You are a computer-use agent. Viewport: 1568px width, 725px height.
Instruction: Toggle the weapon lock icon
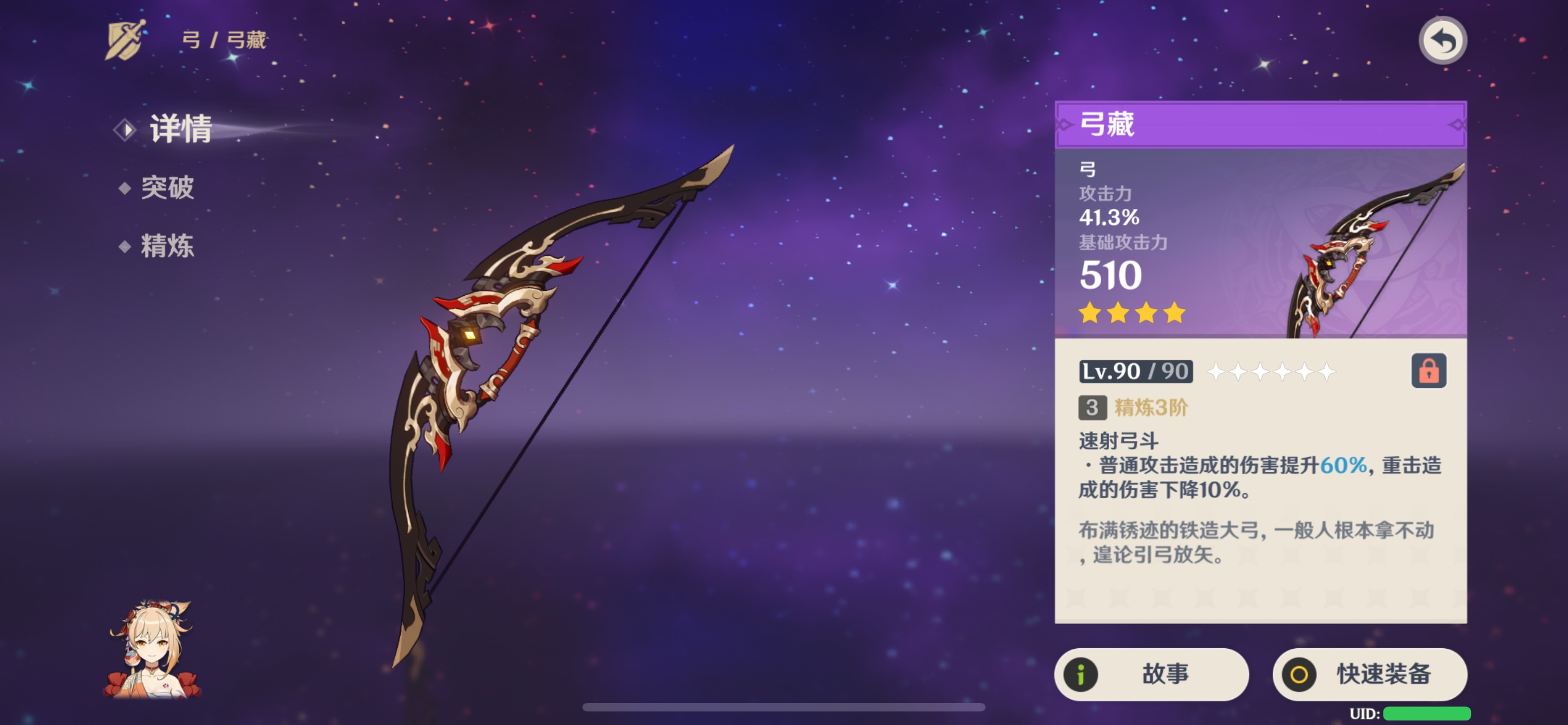1428,371
